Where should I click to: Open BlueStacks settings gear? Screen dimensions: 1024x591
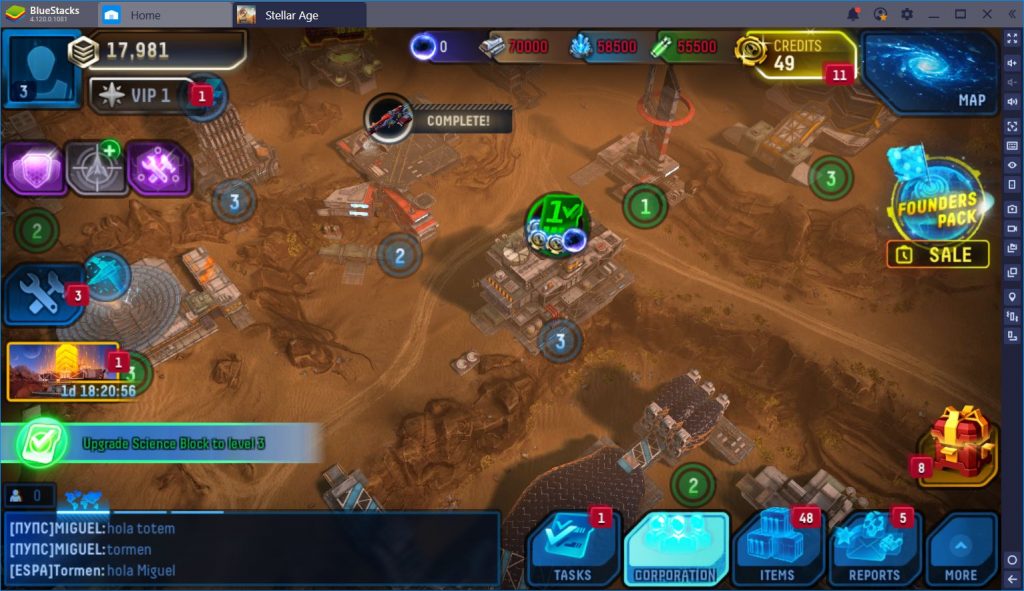906,14
